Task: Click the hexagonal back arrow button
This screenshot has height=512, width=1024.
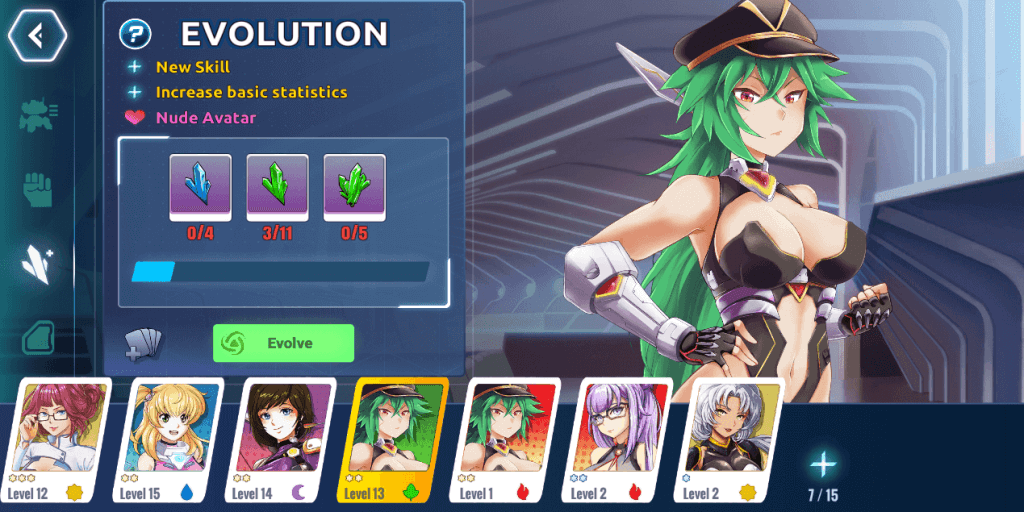Action: click(37, 36)
